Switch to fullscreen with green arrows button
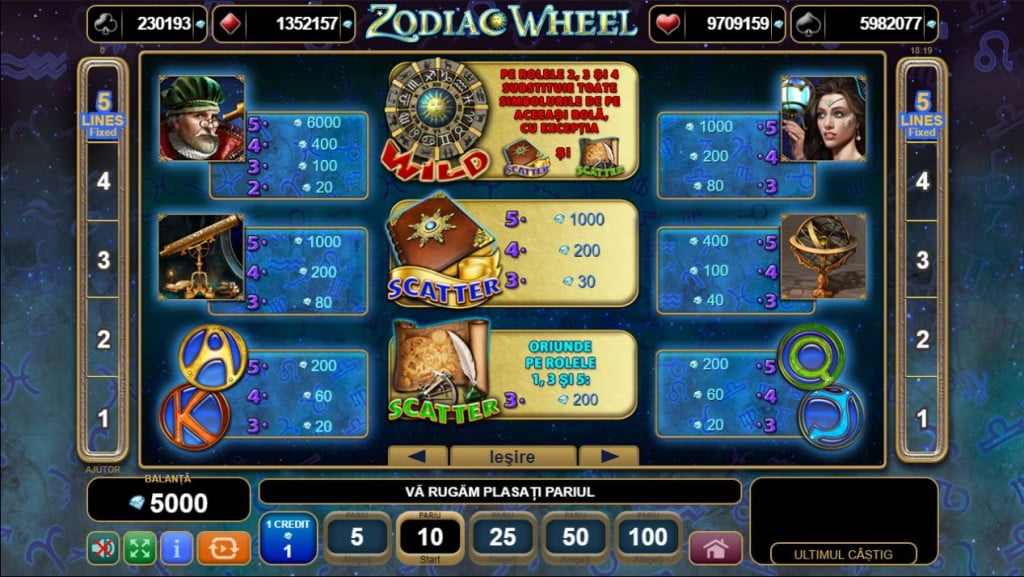The image size is (1024, 577). coord(139,547)
